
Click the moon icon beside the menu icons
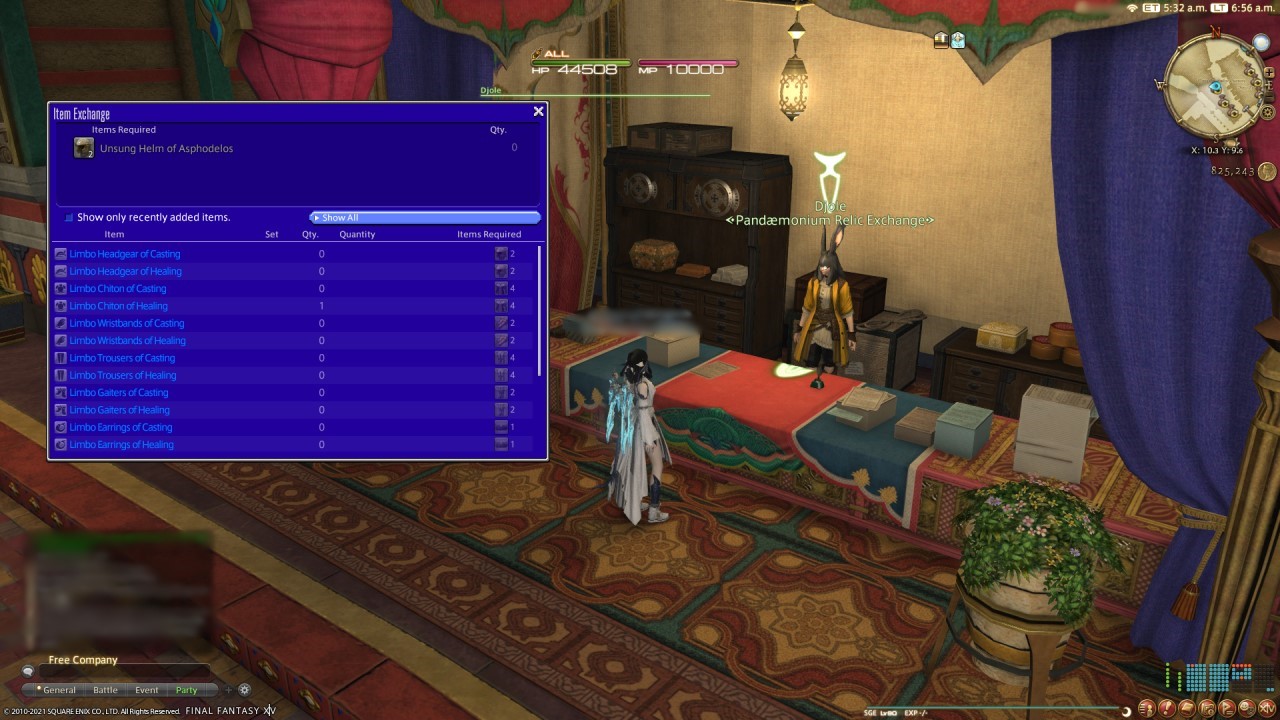pos(1126,710)
